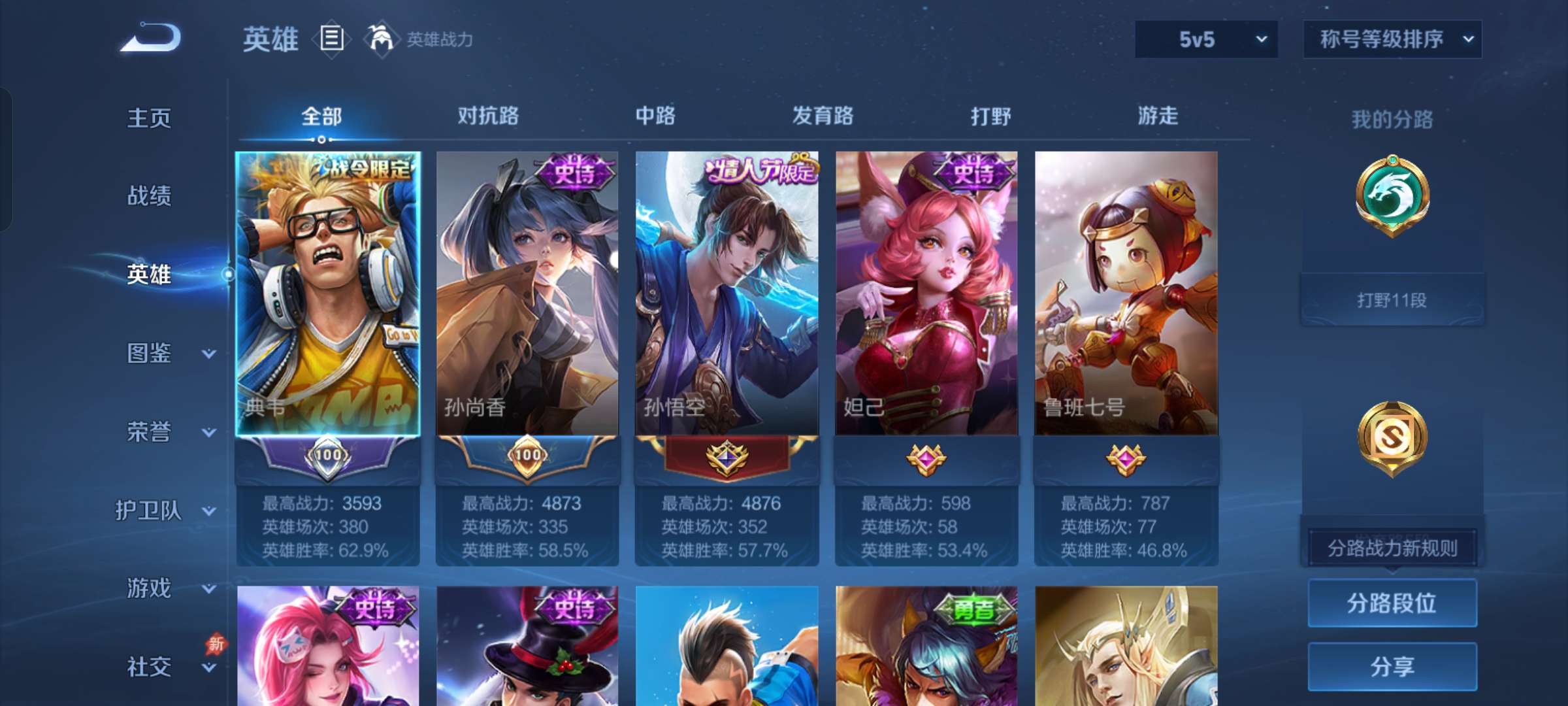1568x706 pixels.
Task: Open the 5v5 mode dropdown
Action: (x=1205, y=39)
